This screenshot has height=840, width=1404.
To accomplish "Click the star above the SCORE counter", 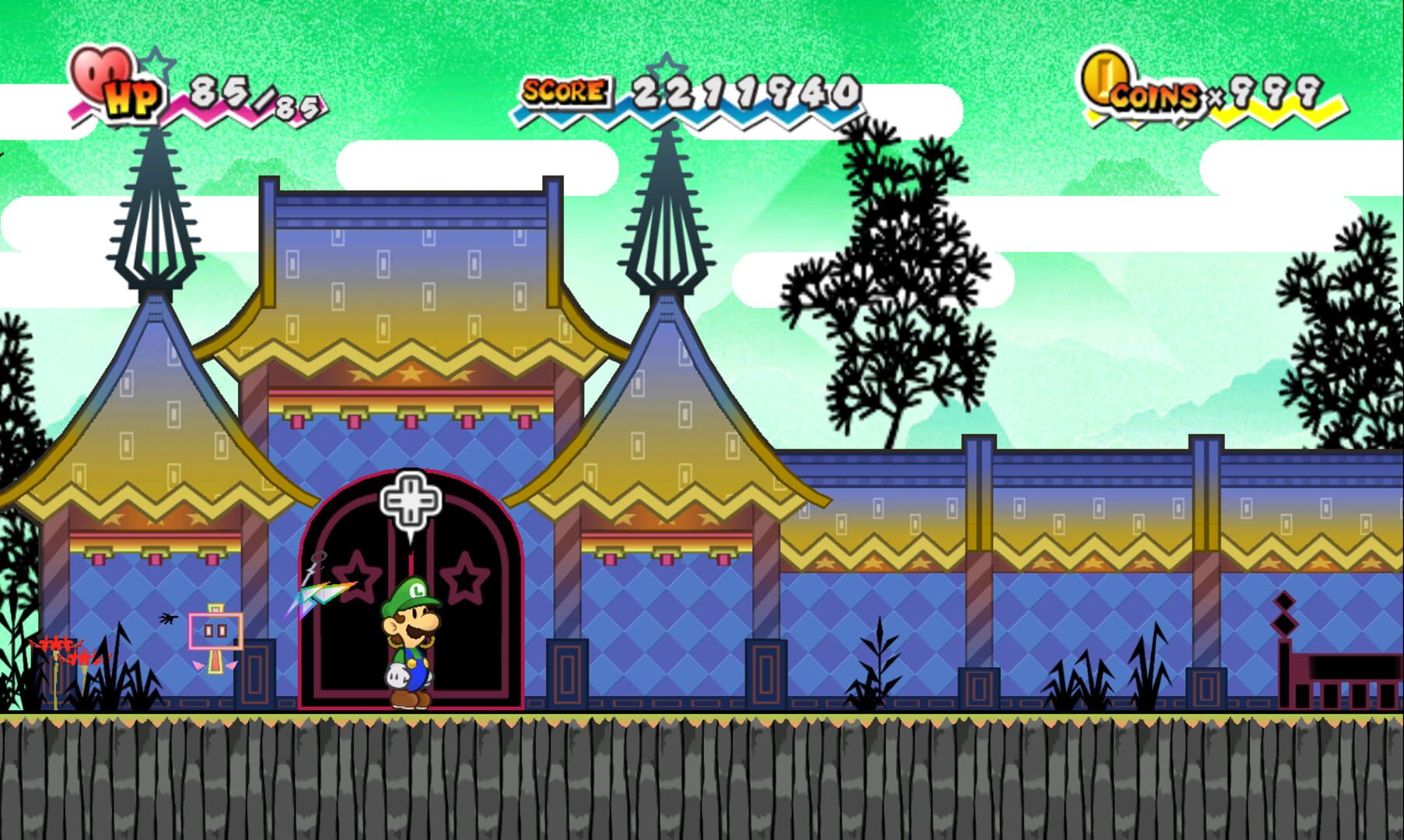I will coord(665,72).
